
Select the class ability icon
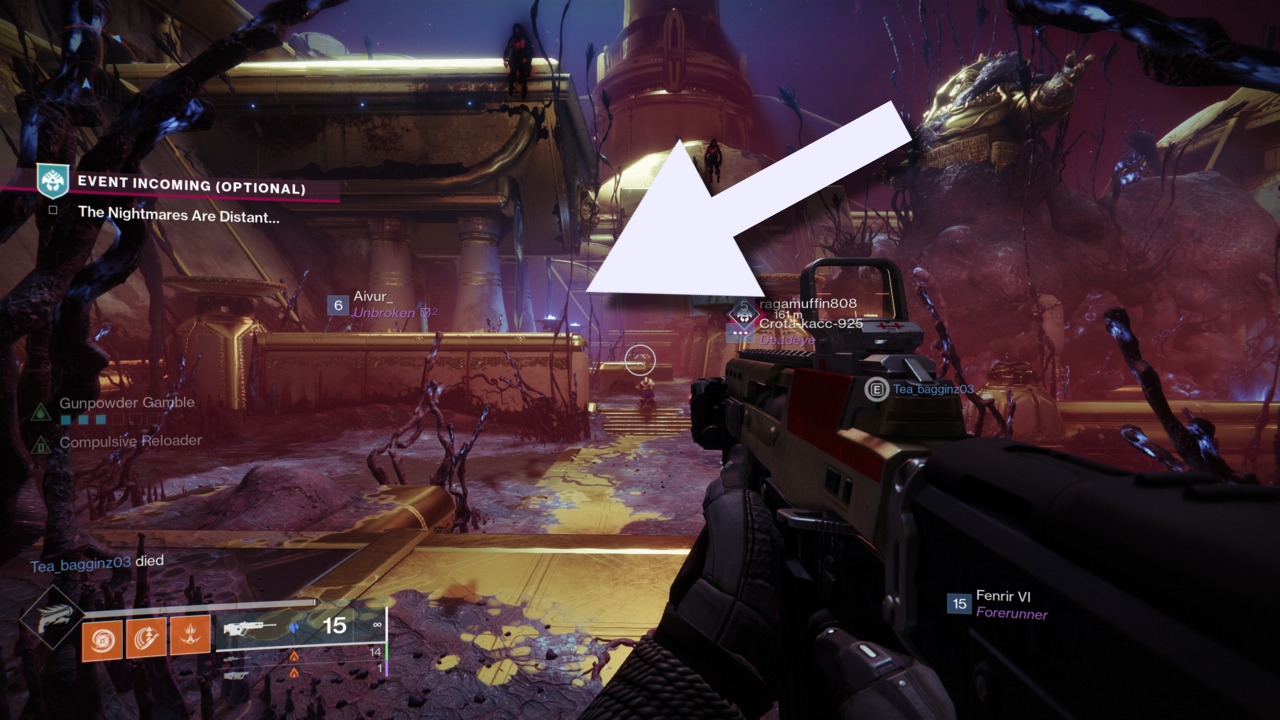pyautogui.click(x=188, y=636)
